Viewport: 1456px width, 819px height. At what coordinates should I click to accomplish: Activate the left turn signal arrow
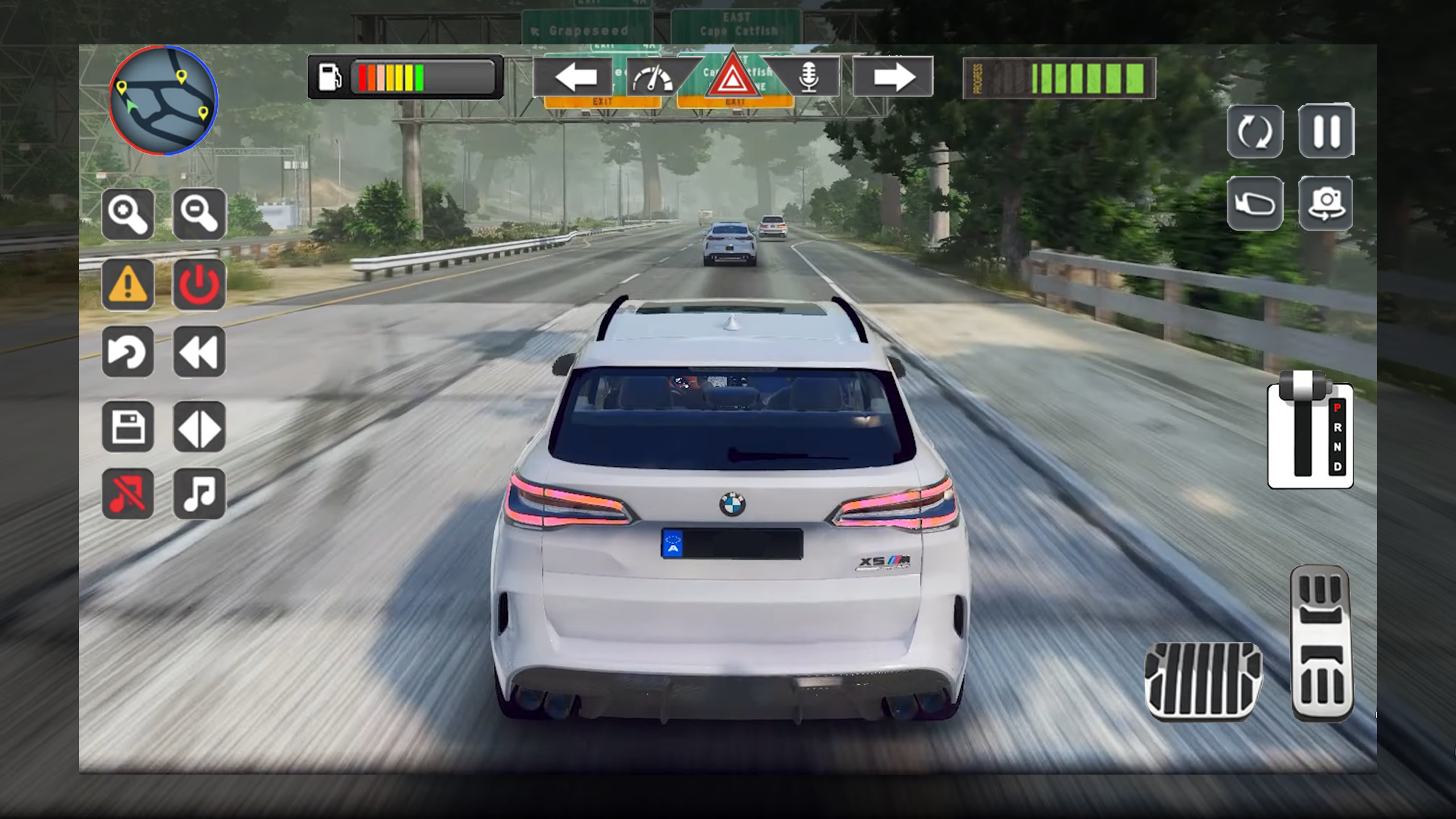[x=574, y=77]
